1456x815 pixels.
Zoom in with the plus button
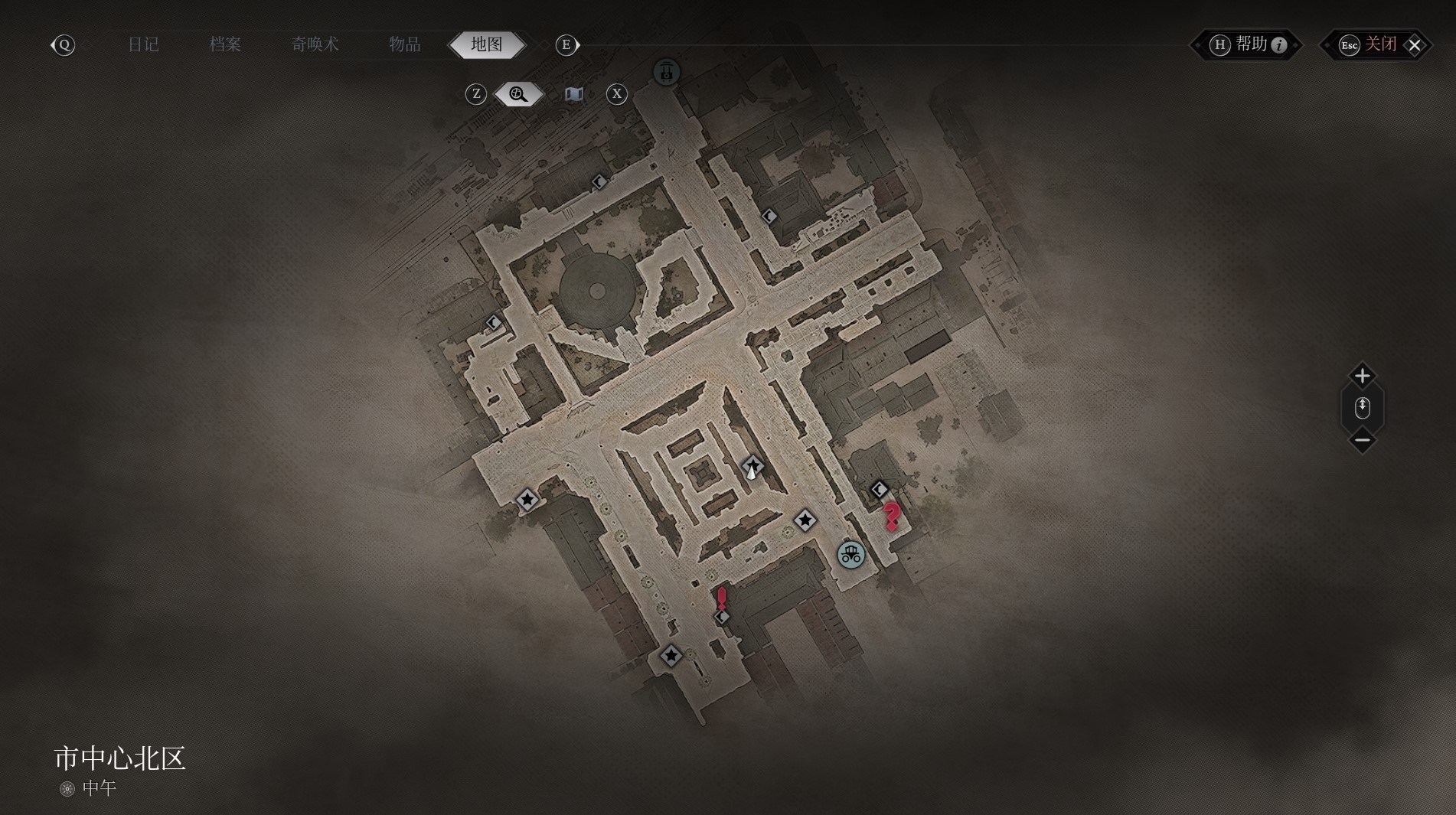coord(1362,376)
